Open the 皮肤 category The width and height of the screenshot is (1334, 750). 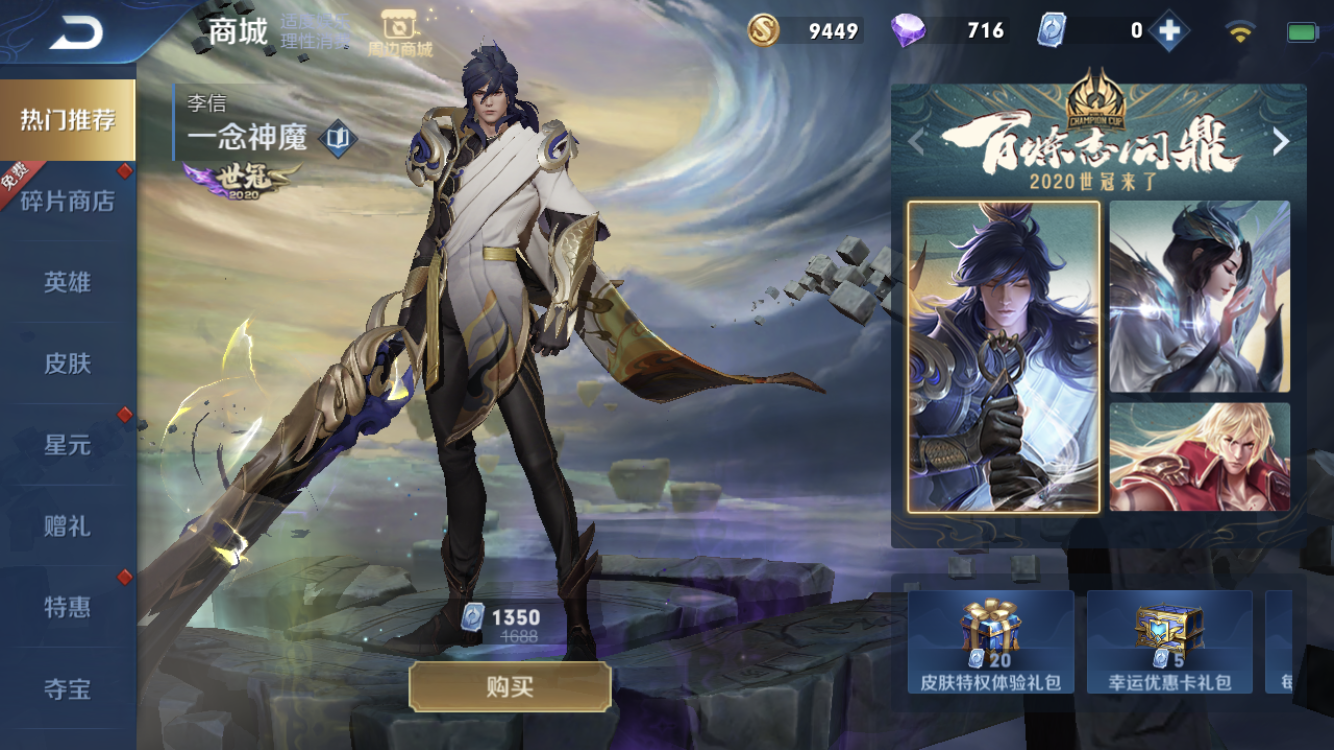[68, 363]
